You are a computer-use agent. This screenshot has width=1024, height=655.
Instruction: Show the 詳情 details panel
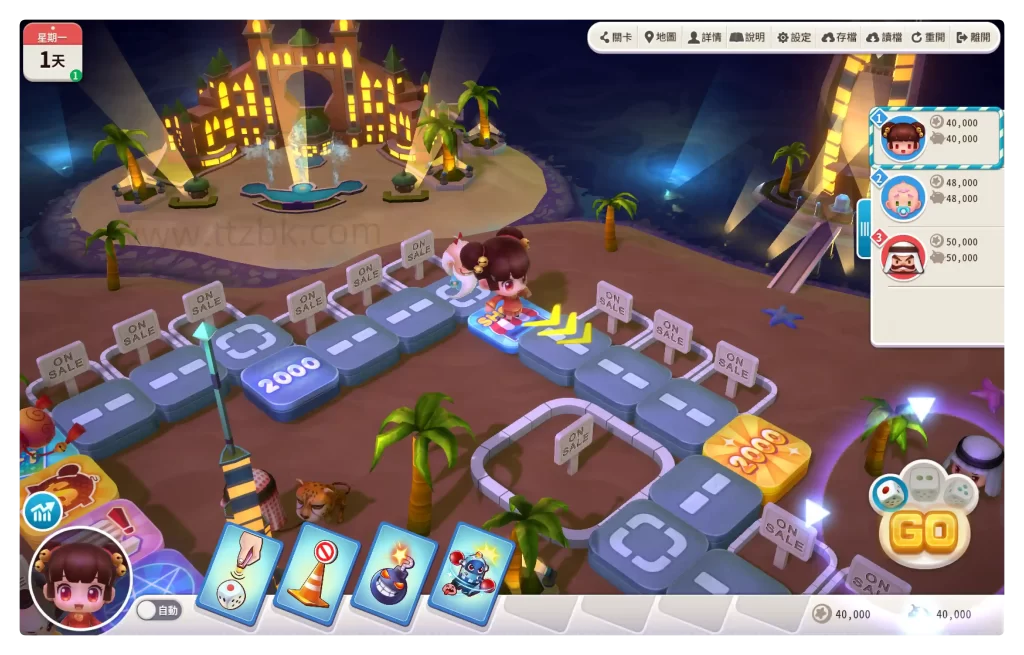click(x=705, y=37)
